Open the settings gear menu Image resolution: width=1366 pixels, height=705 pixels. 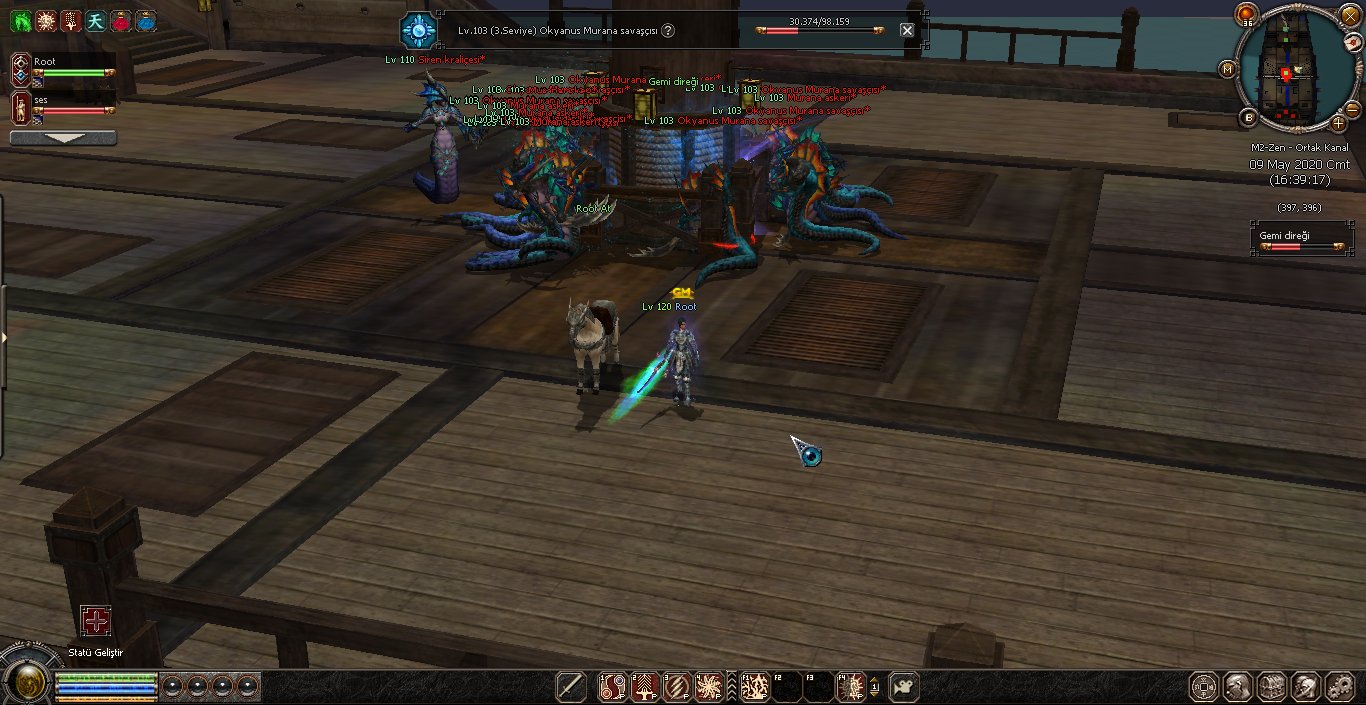1339,687
